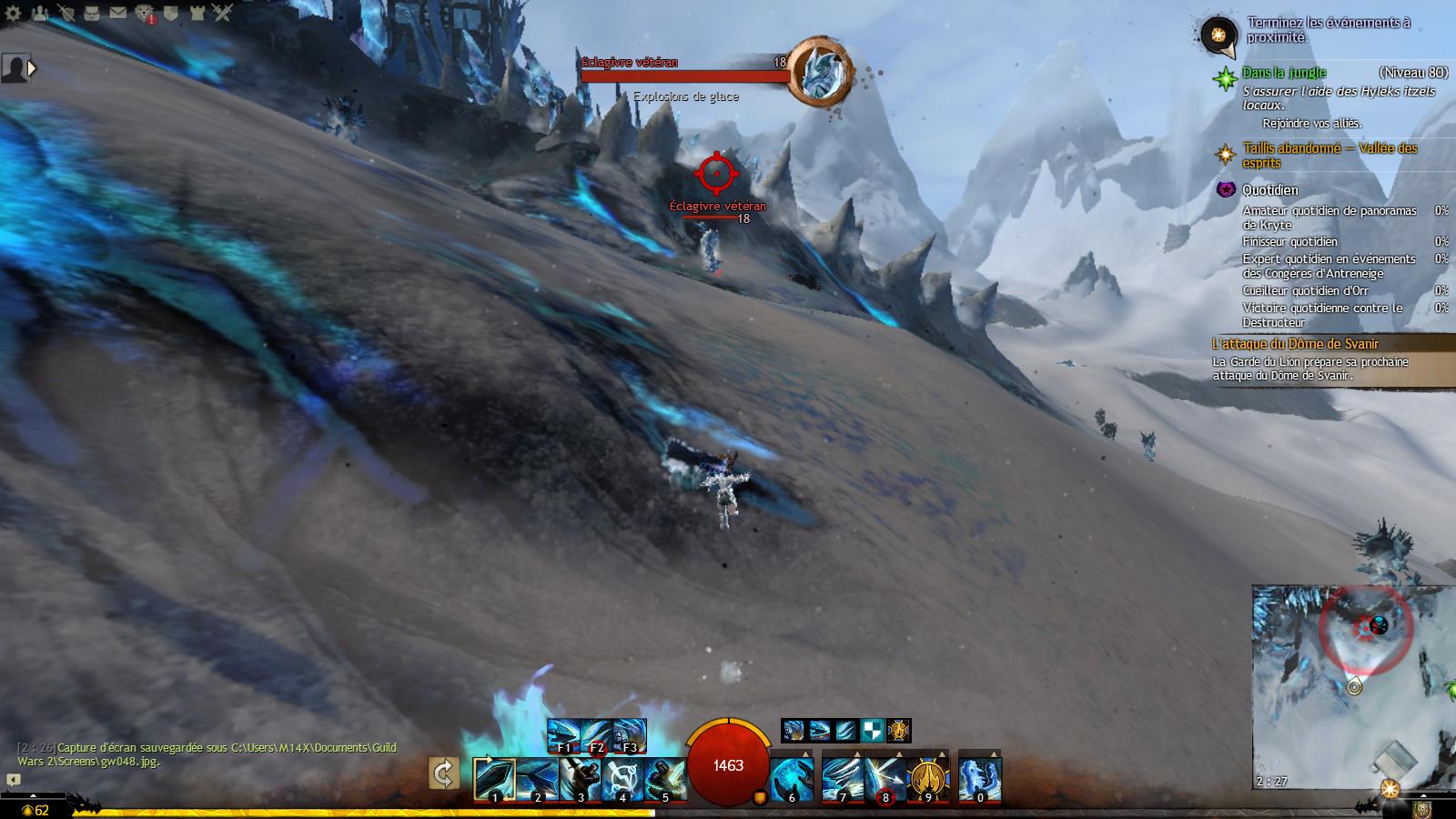Click the Éclagivre vétéran target portrait
1456x819 pixels.
(818, 71)
